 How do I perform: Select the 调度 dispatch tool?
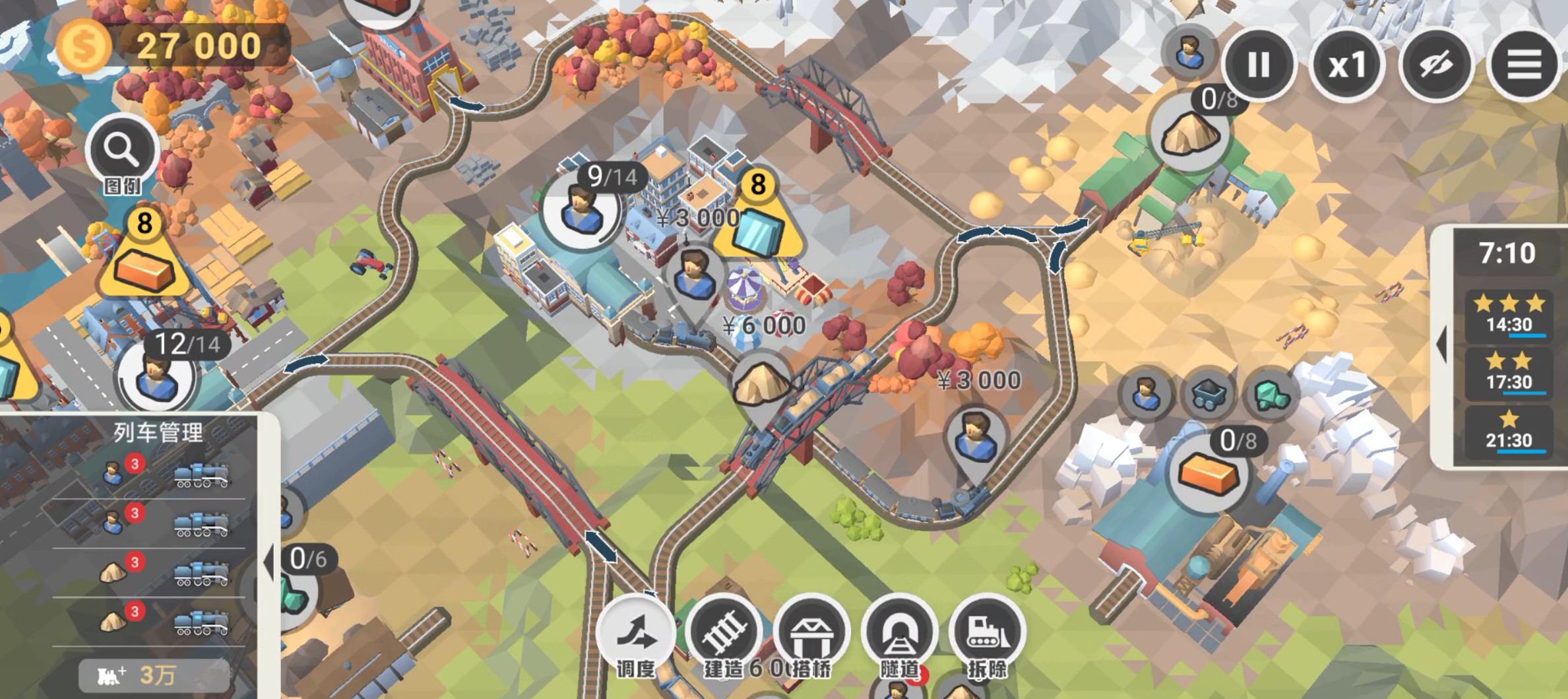[636, 634]
